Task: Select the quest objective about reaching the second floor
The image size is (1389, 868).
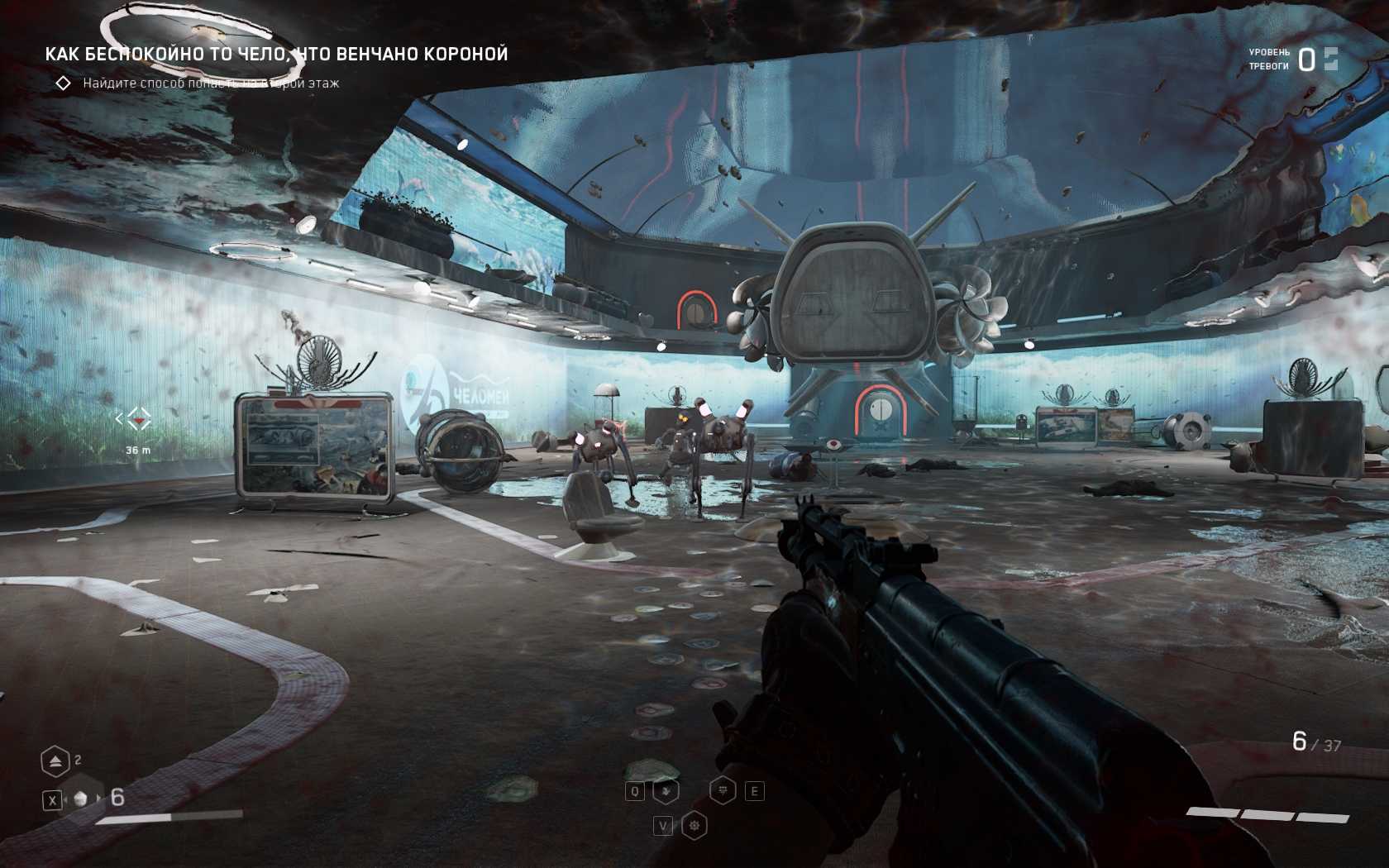Action: (x=210, y=83)
